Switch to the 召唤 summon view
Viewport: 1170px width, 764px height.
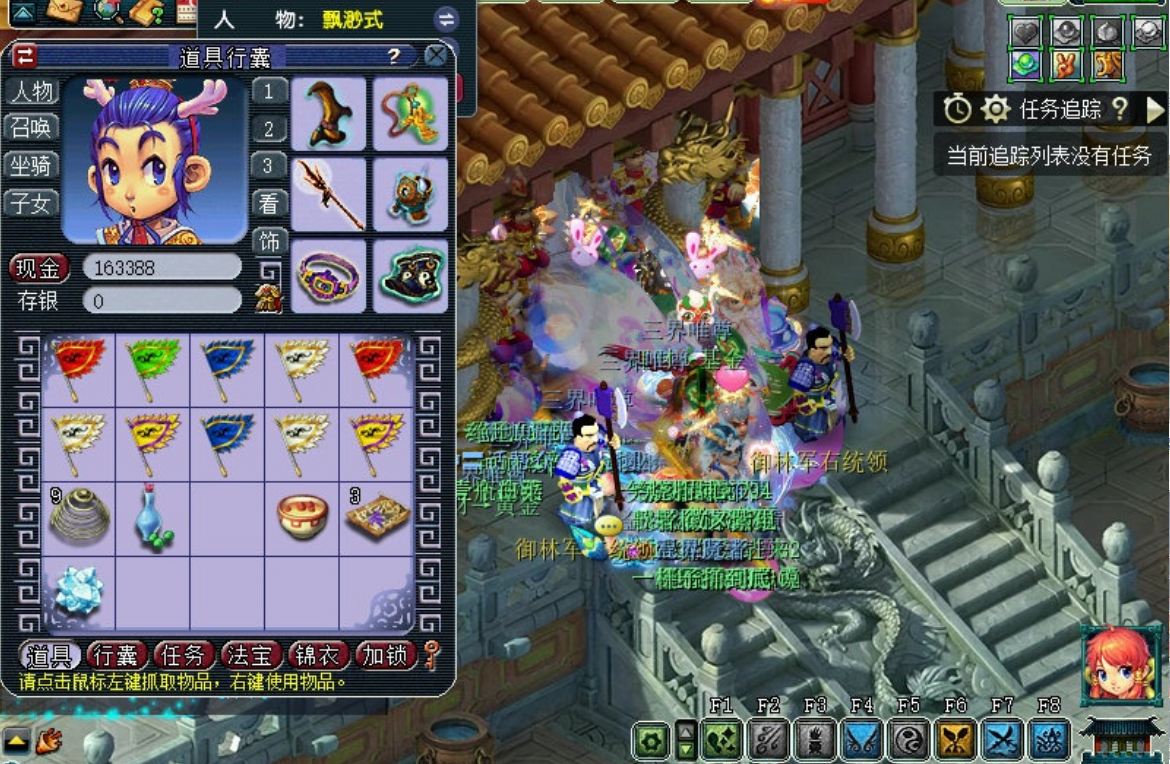point(32,128)
